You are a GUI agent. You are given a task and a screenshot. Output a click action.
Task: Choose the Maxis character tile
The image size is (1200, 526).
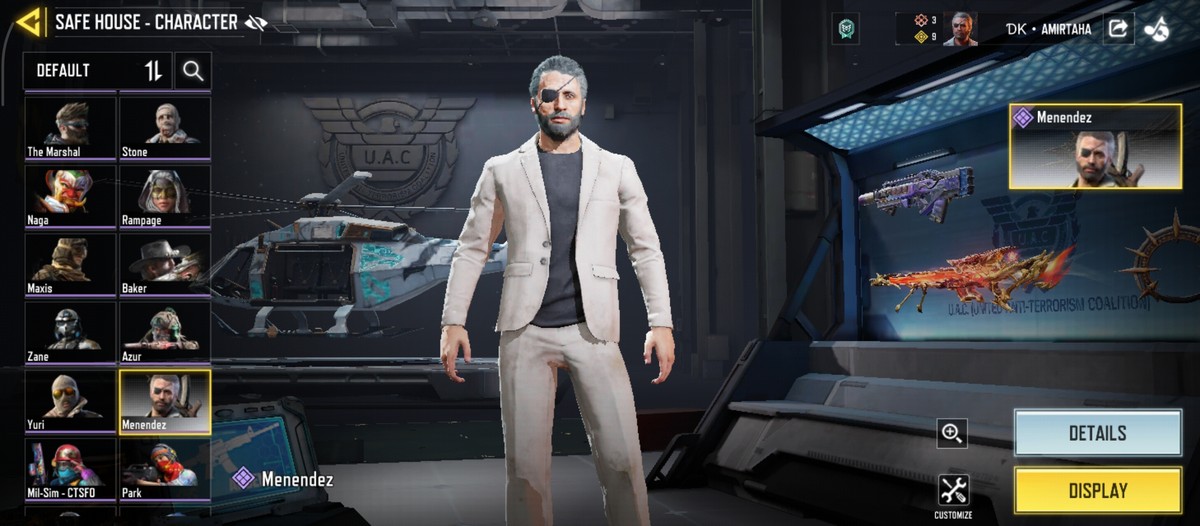pyautogui.click(x=70, y=263)
